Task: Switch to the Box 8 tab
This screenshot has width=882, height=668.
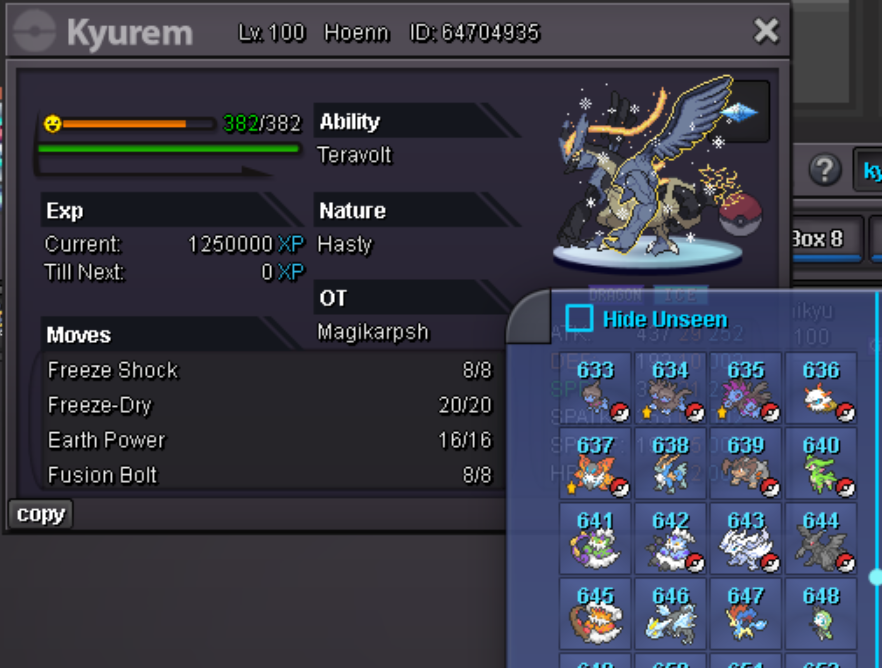Action: 821,239
